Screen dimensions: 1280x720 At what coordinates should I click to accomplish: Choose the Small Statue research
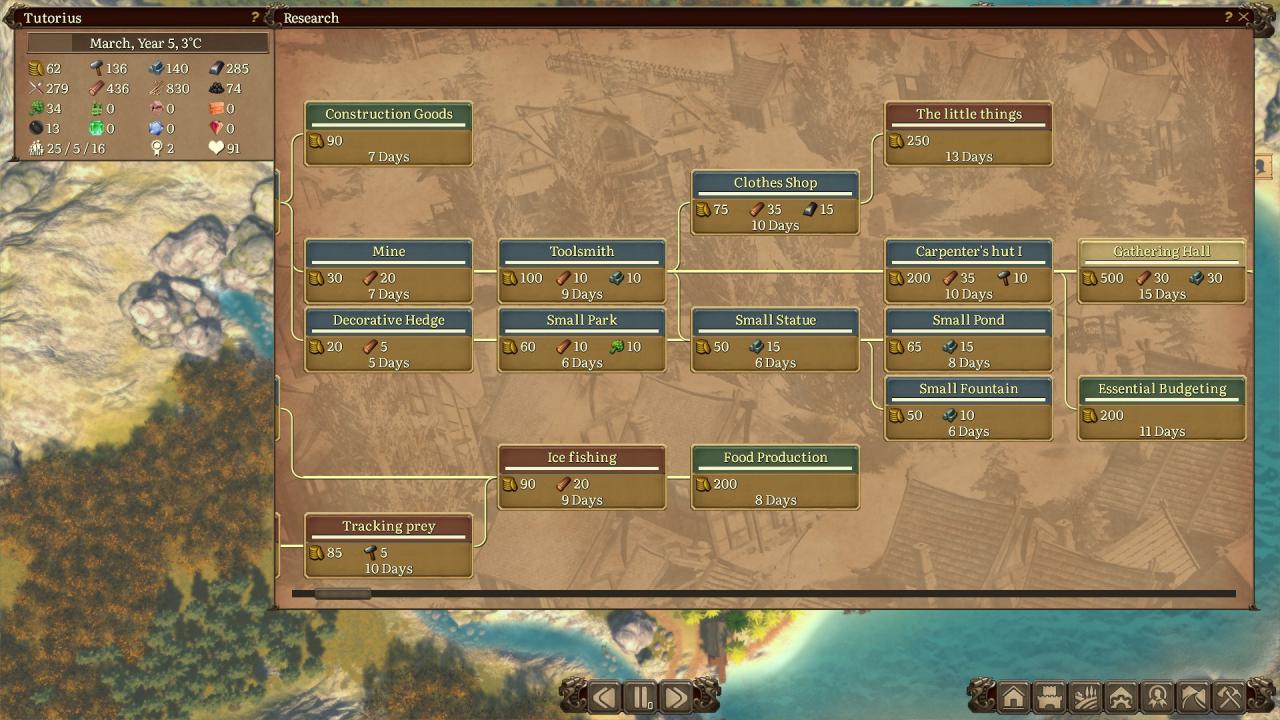pos(775,340)
